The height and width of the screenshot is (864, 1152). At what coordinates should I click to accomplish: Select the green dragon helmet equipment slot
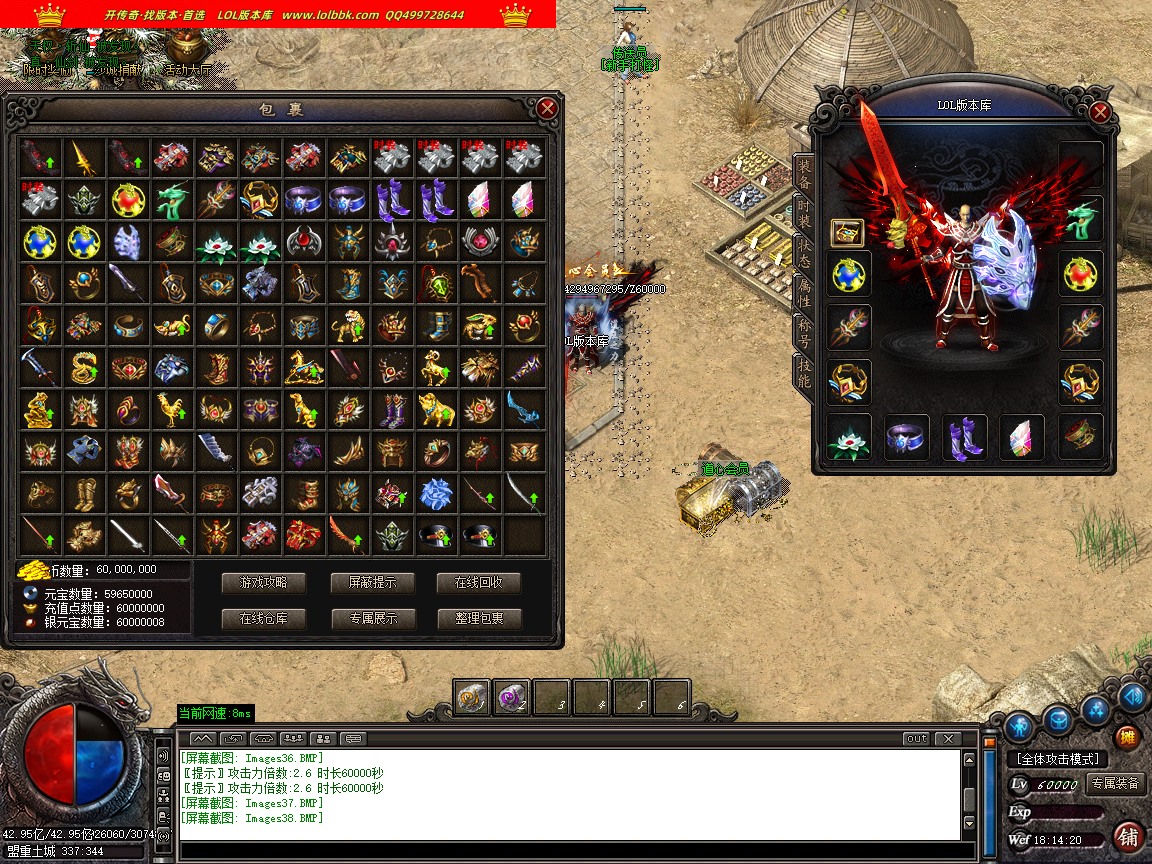pos(1082,218)
